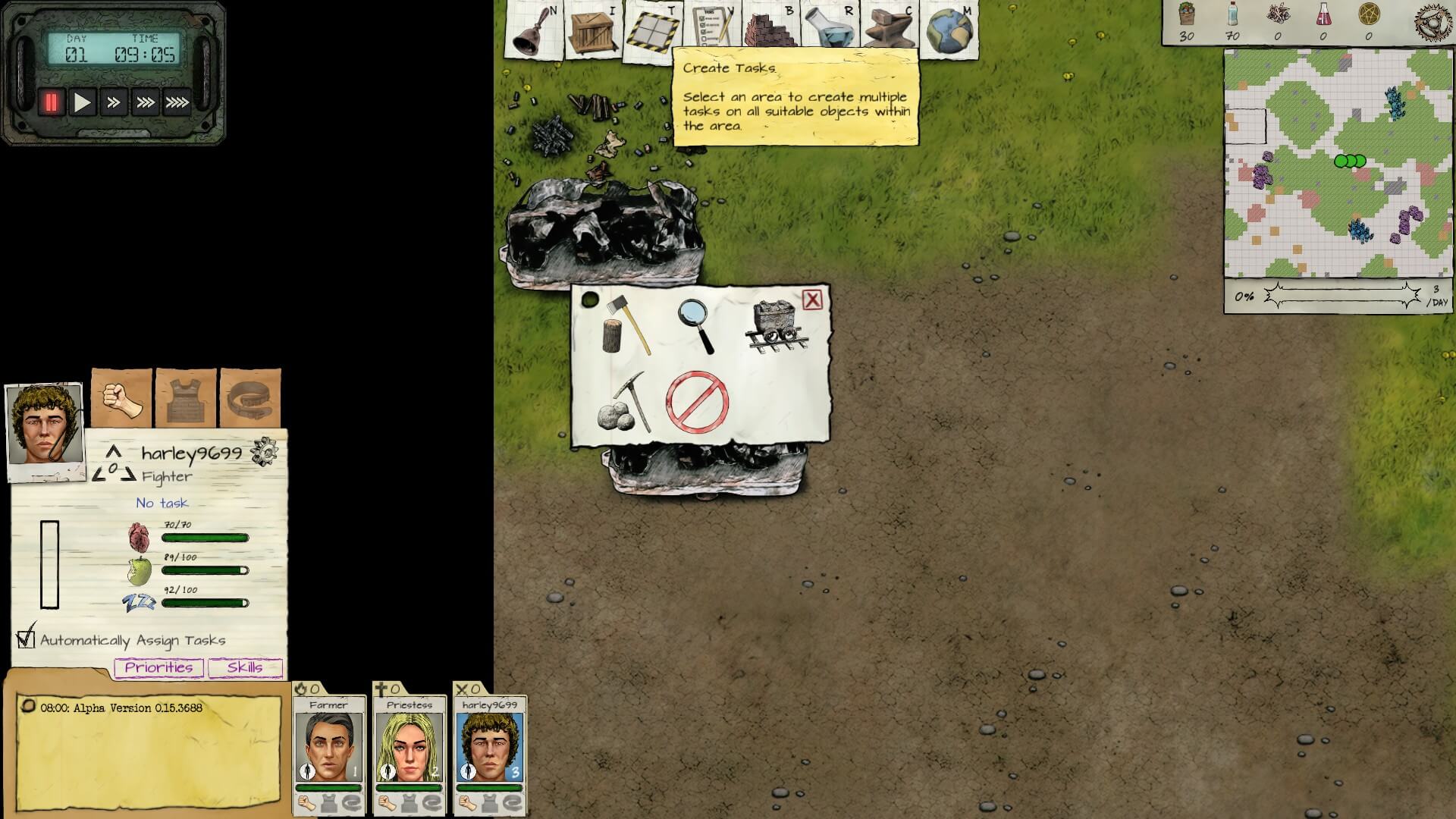Open the Skills panel
This screenshot has height=819, width=1456.
pyautogui.click(x=244, y=667)
